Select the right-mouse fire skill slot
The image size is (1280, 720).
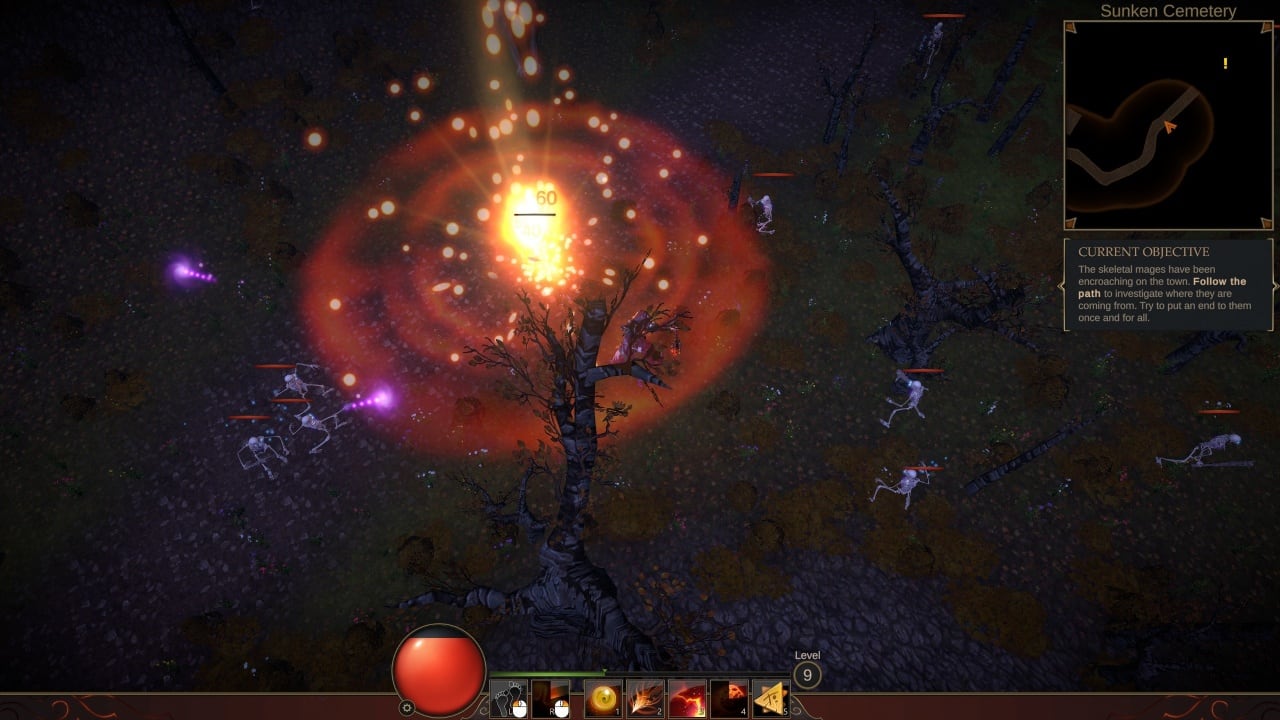(551, 698)
